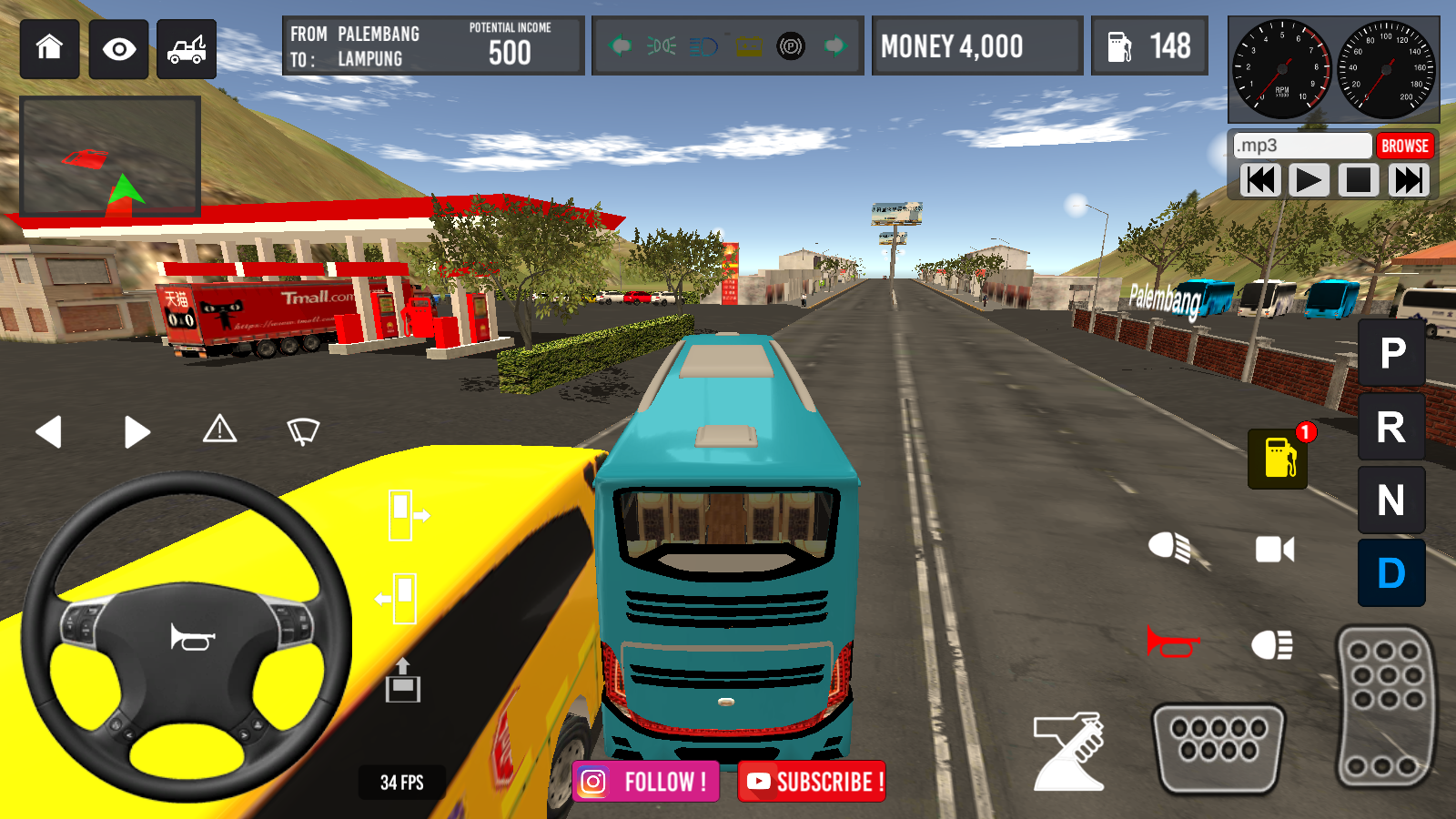The image size is (1456, 819).
Task: Call the tow truck service
Action: click(187, 48)
